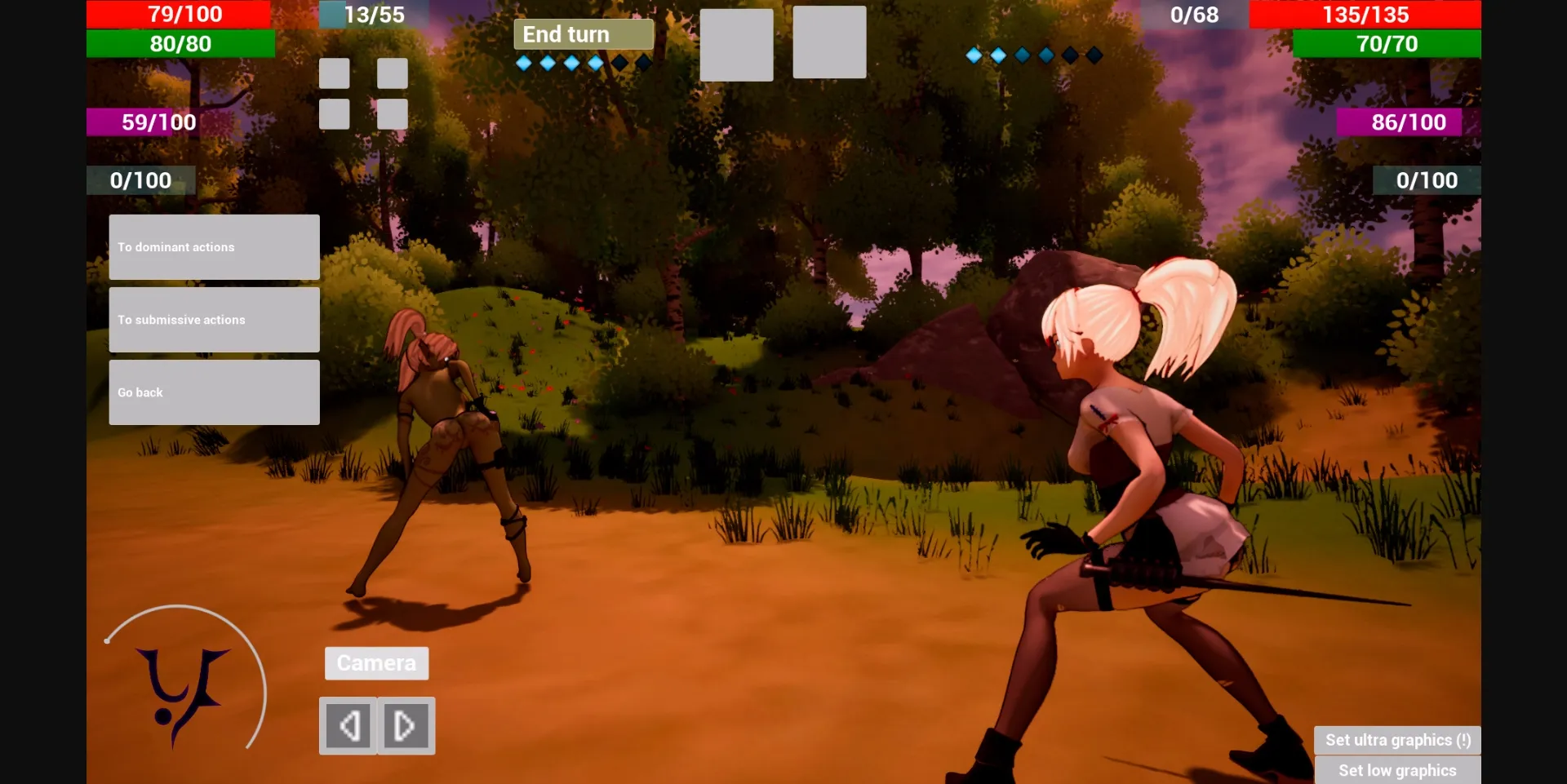Select the top-left ability slot square
1567x784 pixels.
(x=335, y=73)
